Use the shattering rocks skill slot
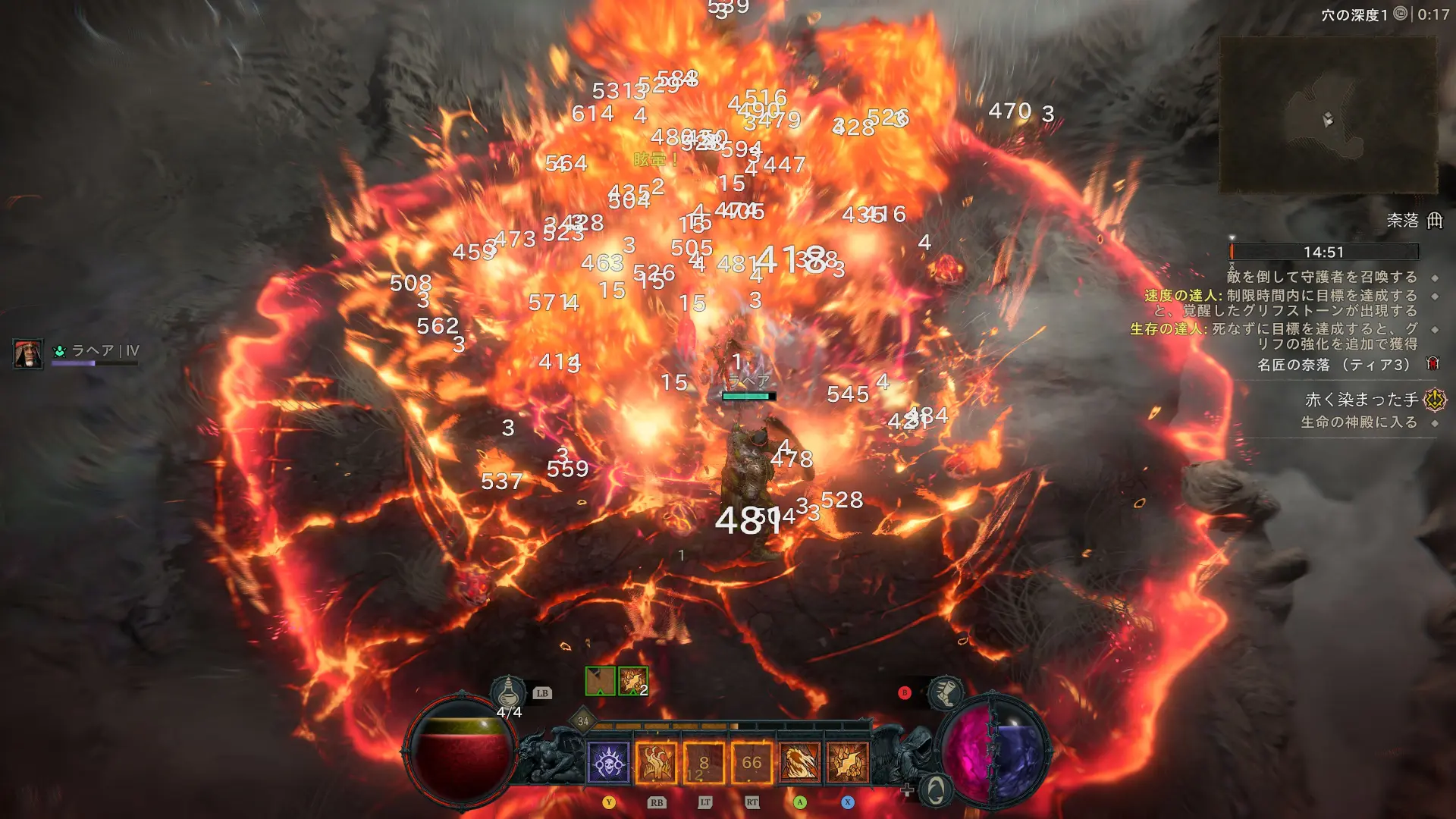 tap(847, 763)
